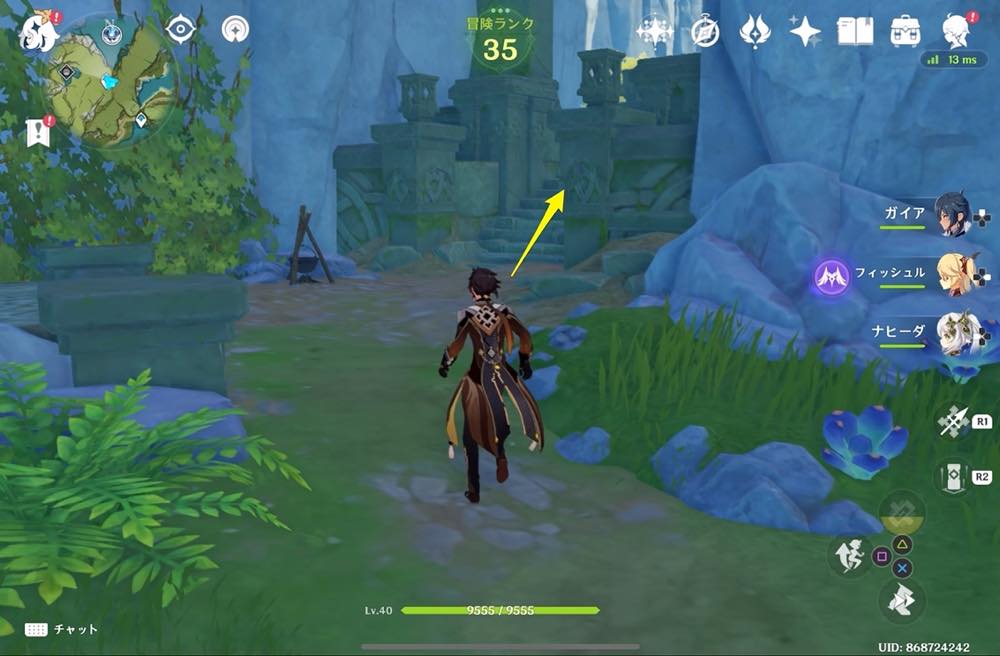This screenshot has height=656, width=1000.
Task: Open the winged battle pass icon
Action: [755, 32]
